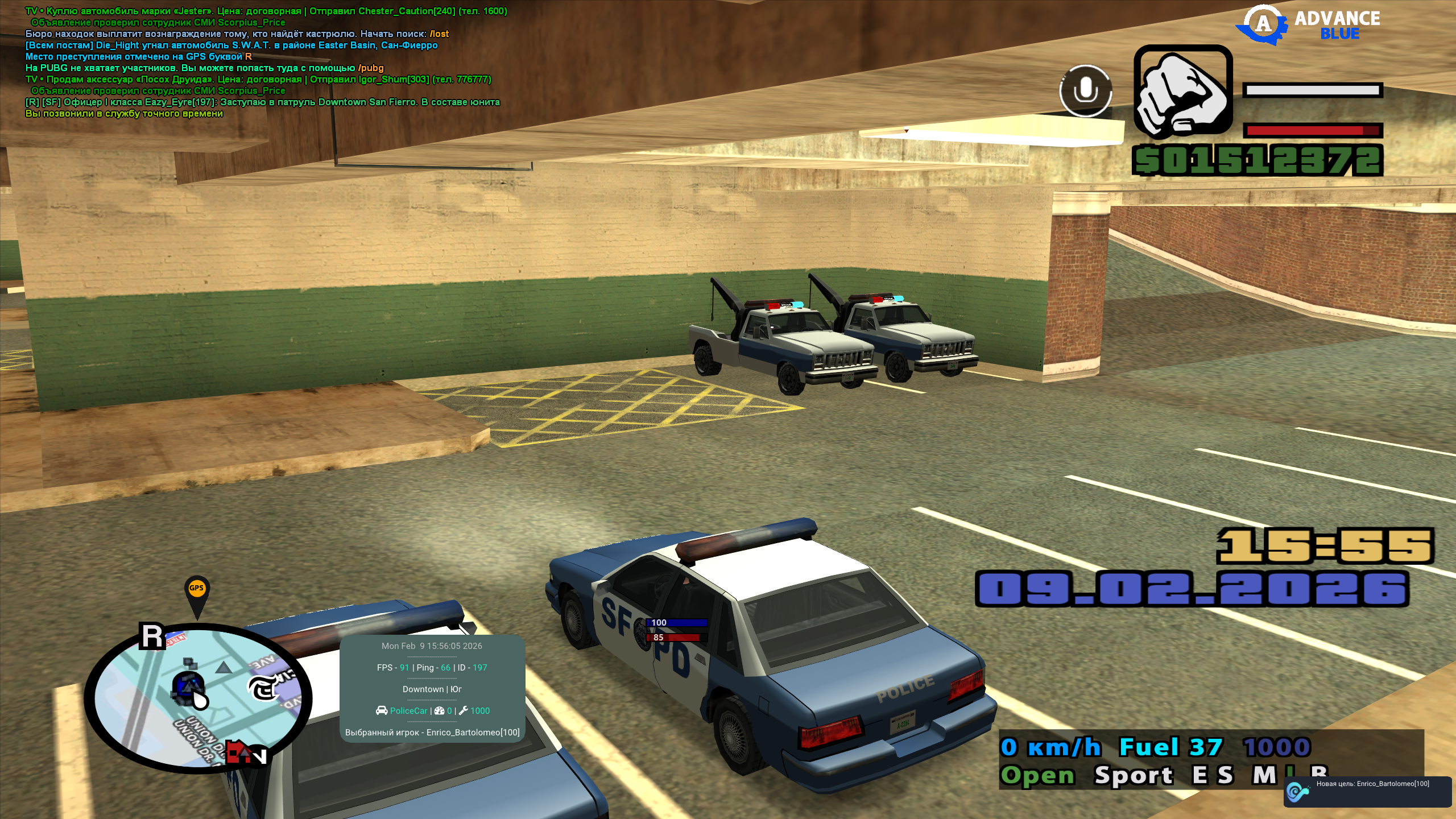Click the orange GPS marker pin
1456x819 pixels.
197,591
